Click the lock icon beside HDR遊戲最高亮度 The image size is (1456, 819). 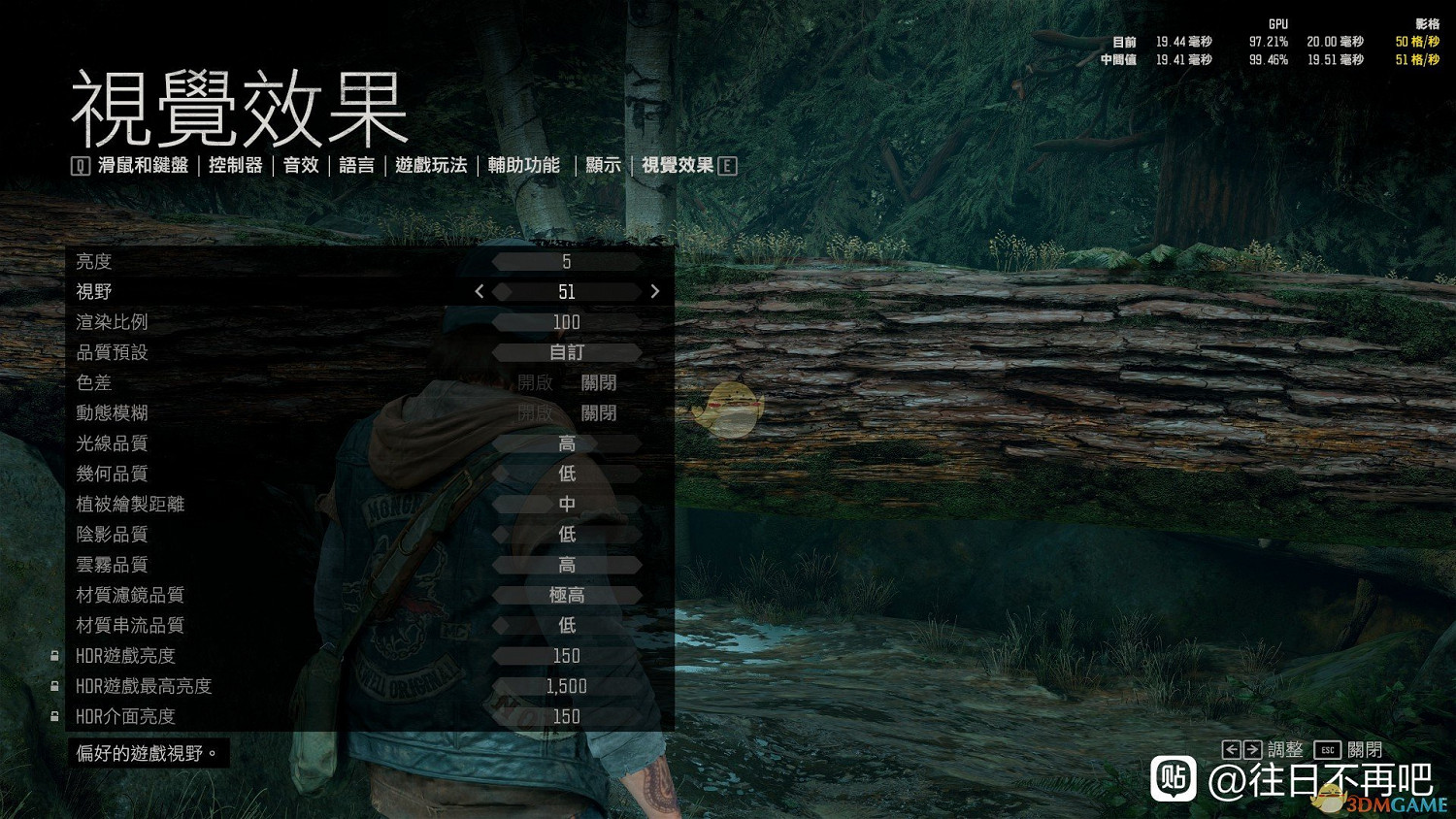[53, 686]
